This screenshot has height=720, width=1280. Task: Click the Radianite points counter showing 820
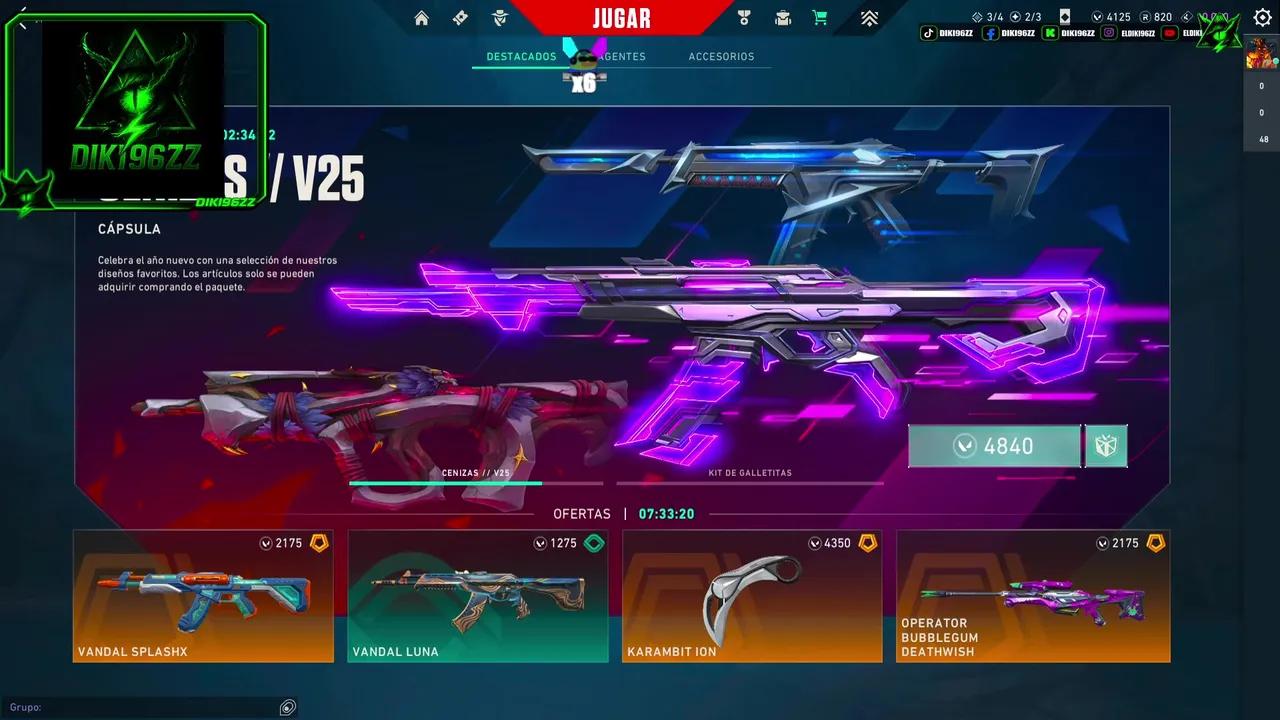click(1155, 17)
